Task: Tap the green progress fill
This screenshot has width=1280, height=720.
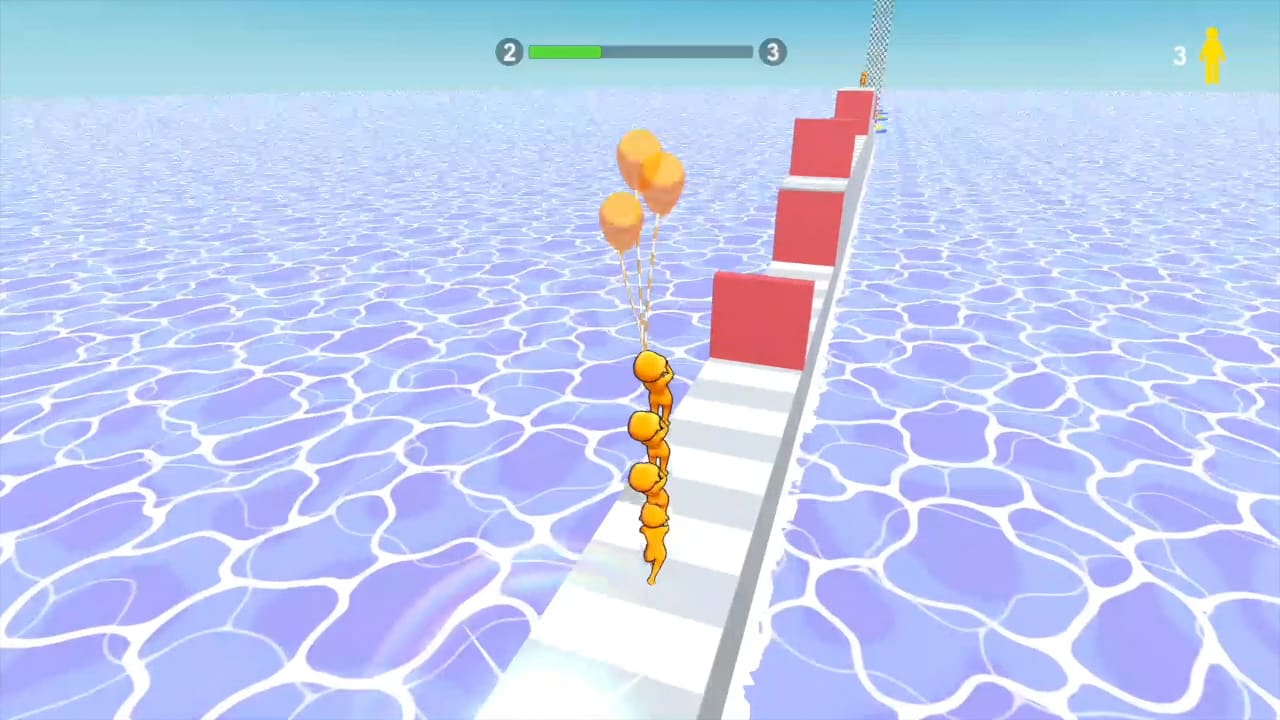Action: pyautogui.click(x=565, y=52)
